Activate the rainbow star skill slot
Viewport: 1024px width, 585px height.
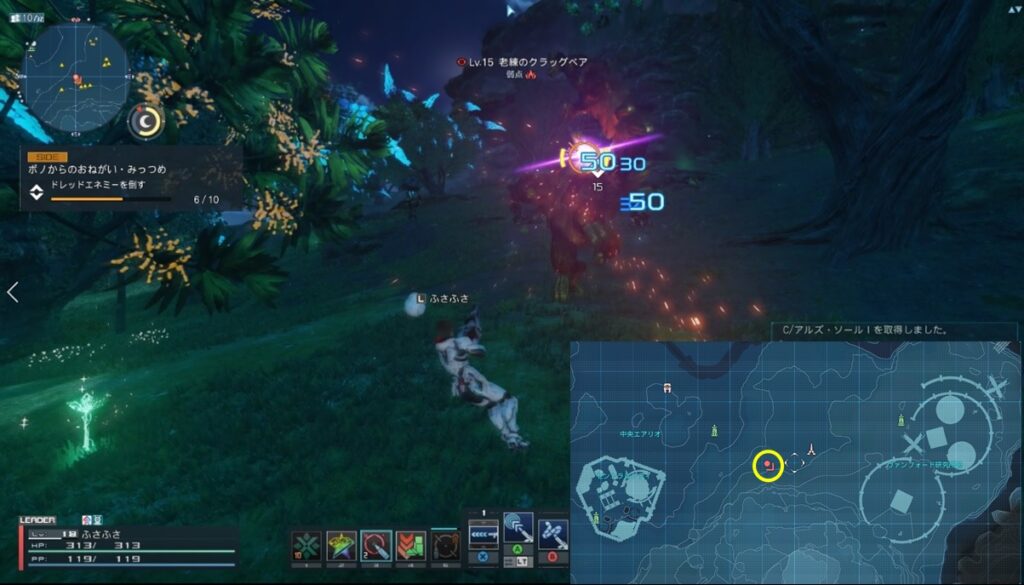341,547
